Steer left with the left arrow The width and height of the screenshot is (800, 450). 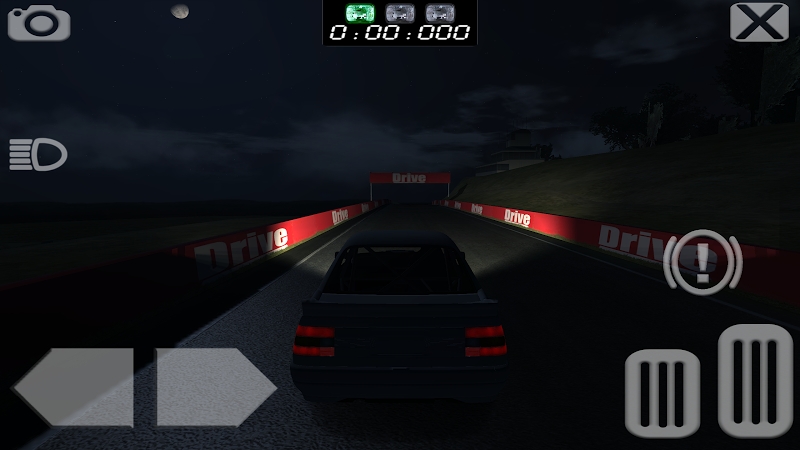[x=73, y=386]
